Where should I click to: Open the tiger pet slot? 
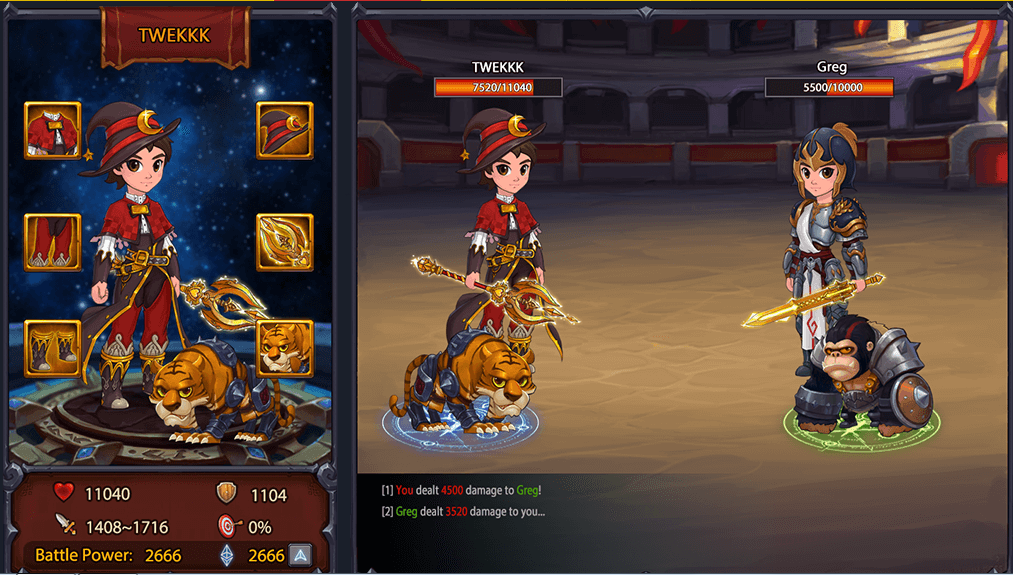point(285,347)
